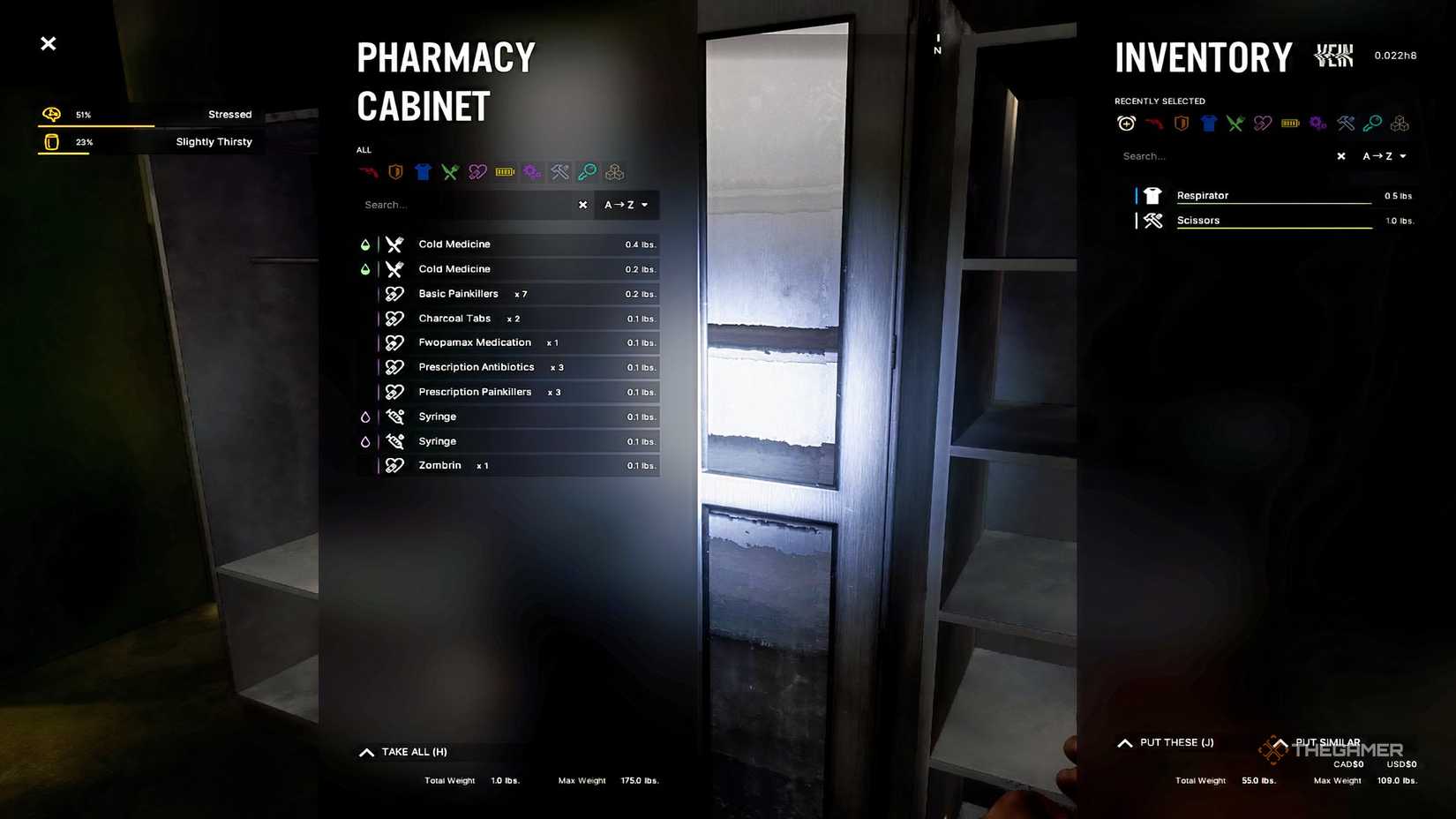Click Put These in the inventory panel
This screenshot has width=1456, height=819.
1165,742
